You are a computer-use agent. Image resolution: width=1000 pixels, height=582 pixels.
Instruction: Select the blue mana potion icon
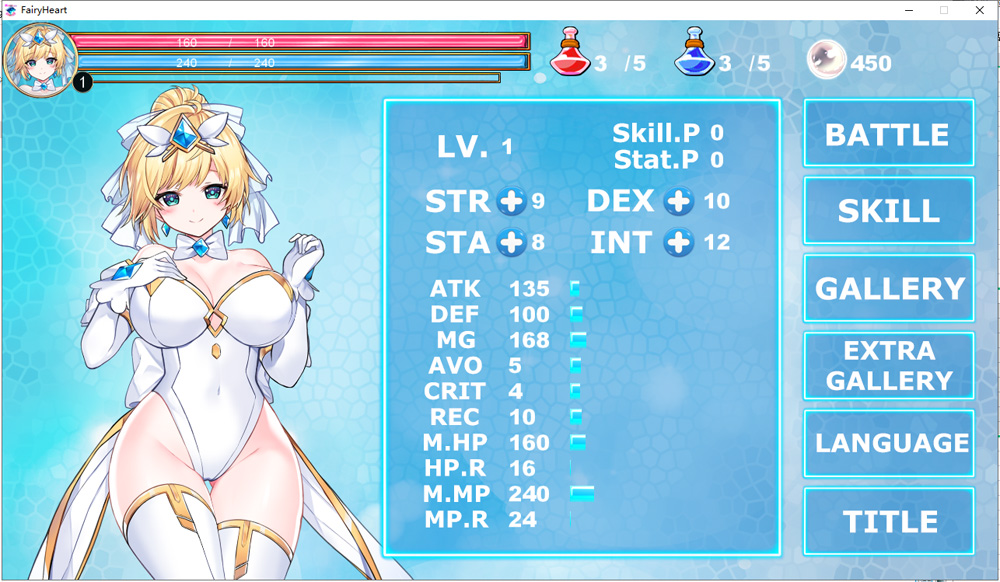coord(693,54)
